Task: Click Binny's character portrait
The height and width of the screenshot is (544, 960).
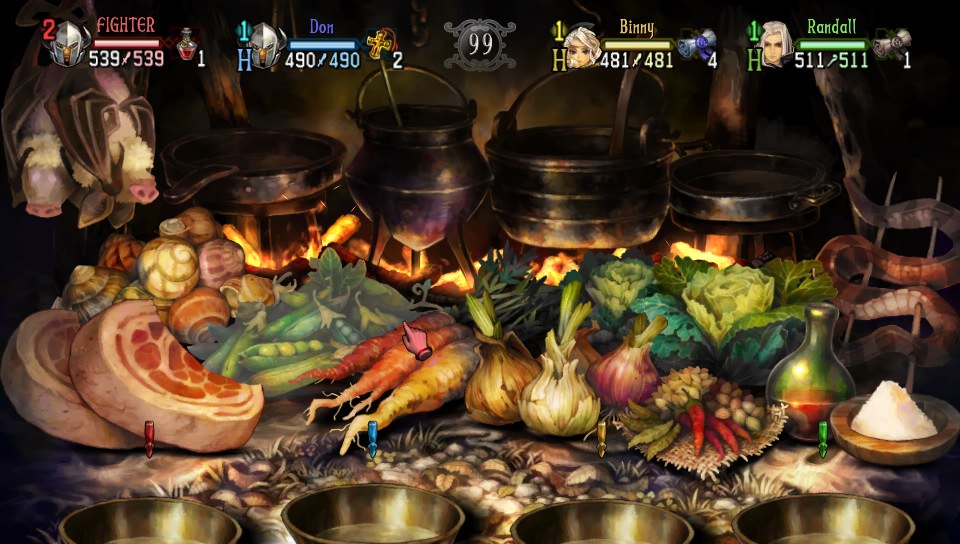Action: (x=581, y=46)
